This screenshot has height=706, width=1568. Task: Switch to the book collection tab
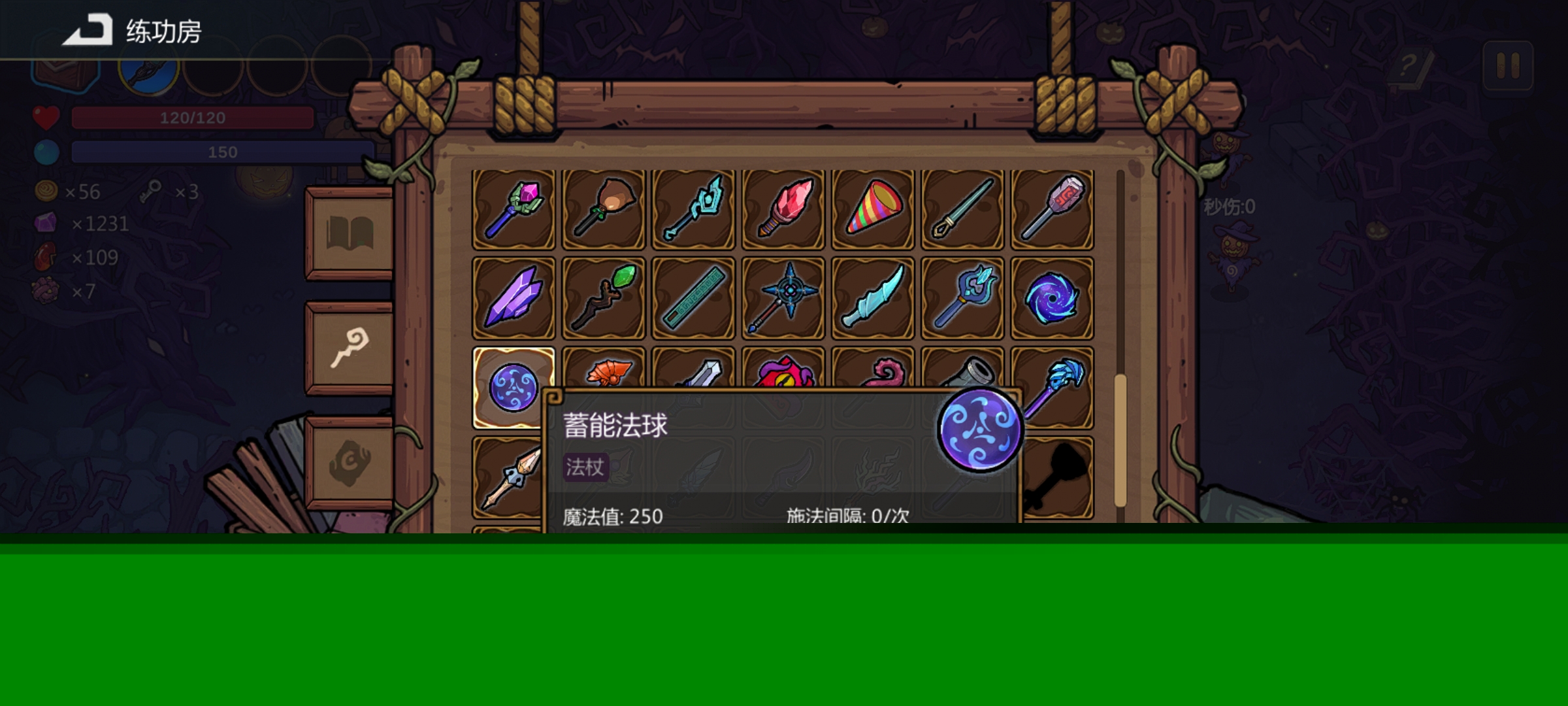(350, 233)
